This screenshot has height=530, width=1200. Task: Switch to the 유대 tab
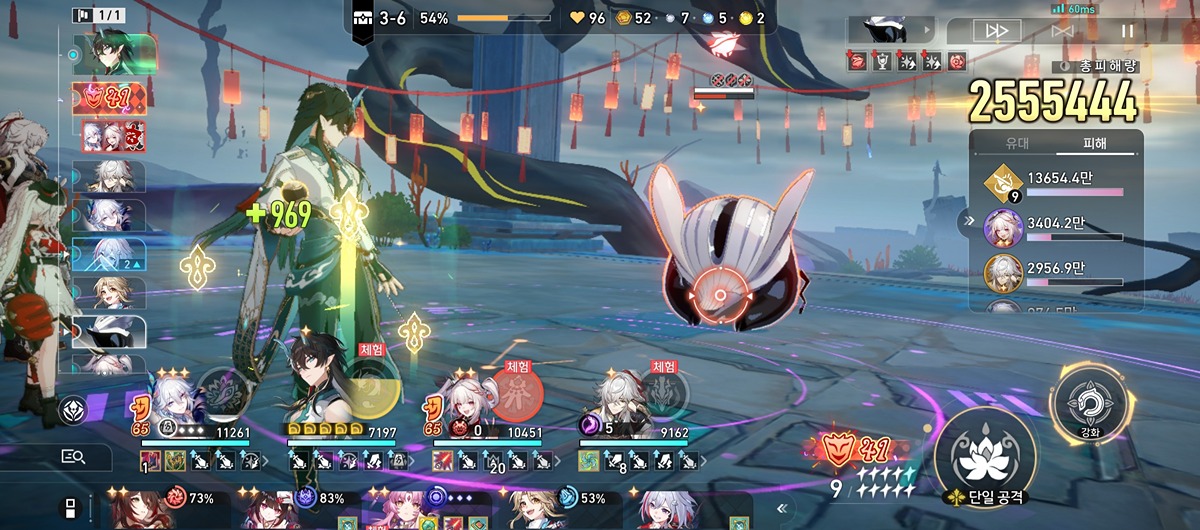pos(1016,143)
